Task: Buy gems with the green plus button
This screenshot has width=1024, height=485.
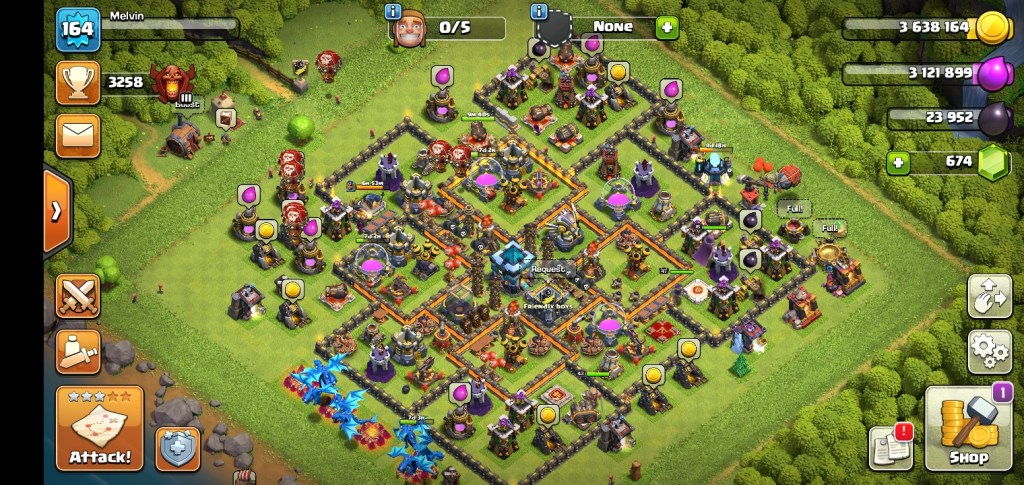Action: [898, 162]
